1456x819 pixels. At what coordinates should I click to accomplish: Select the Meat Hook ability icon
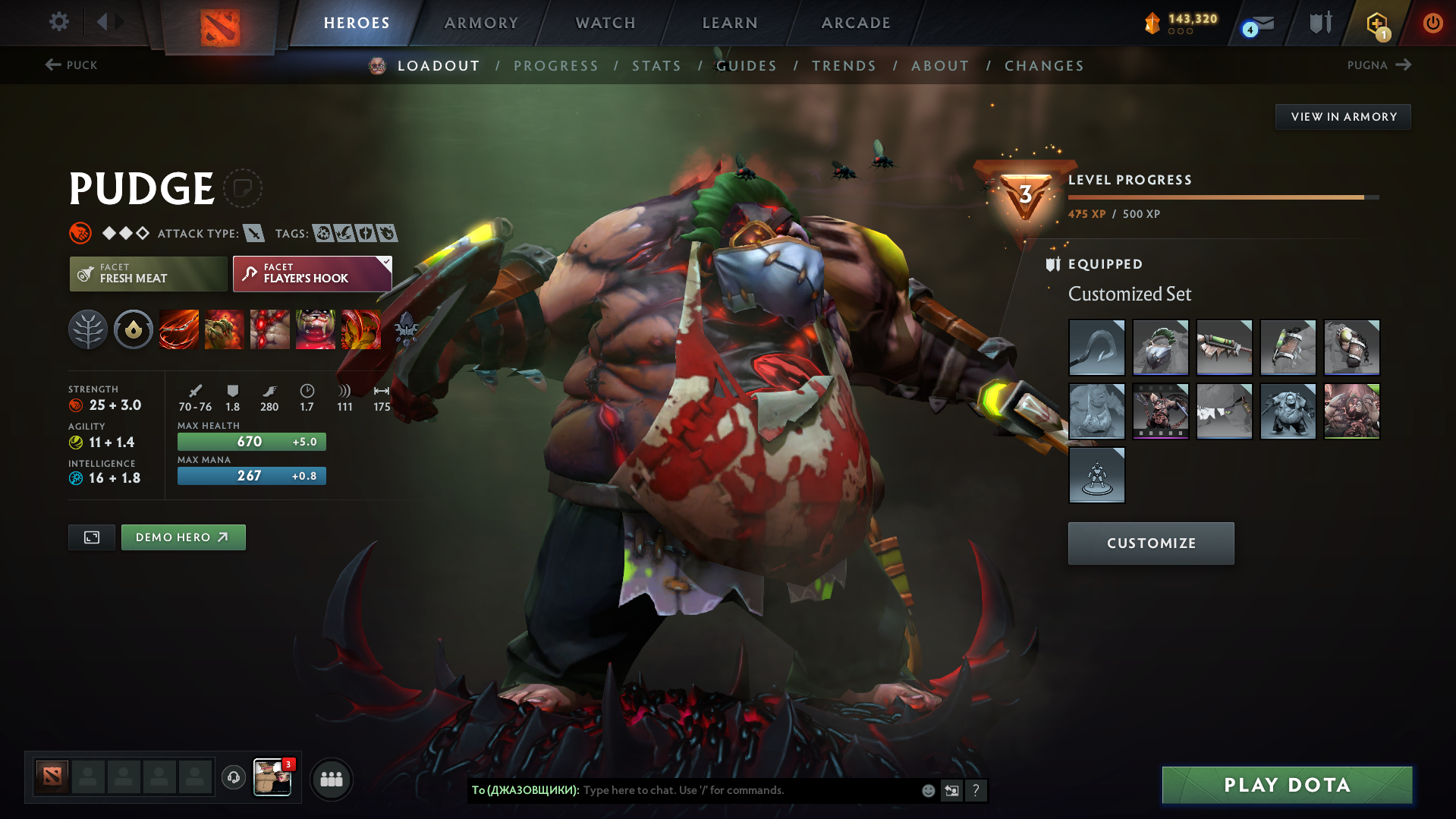[x=179, y=329]
